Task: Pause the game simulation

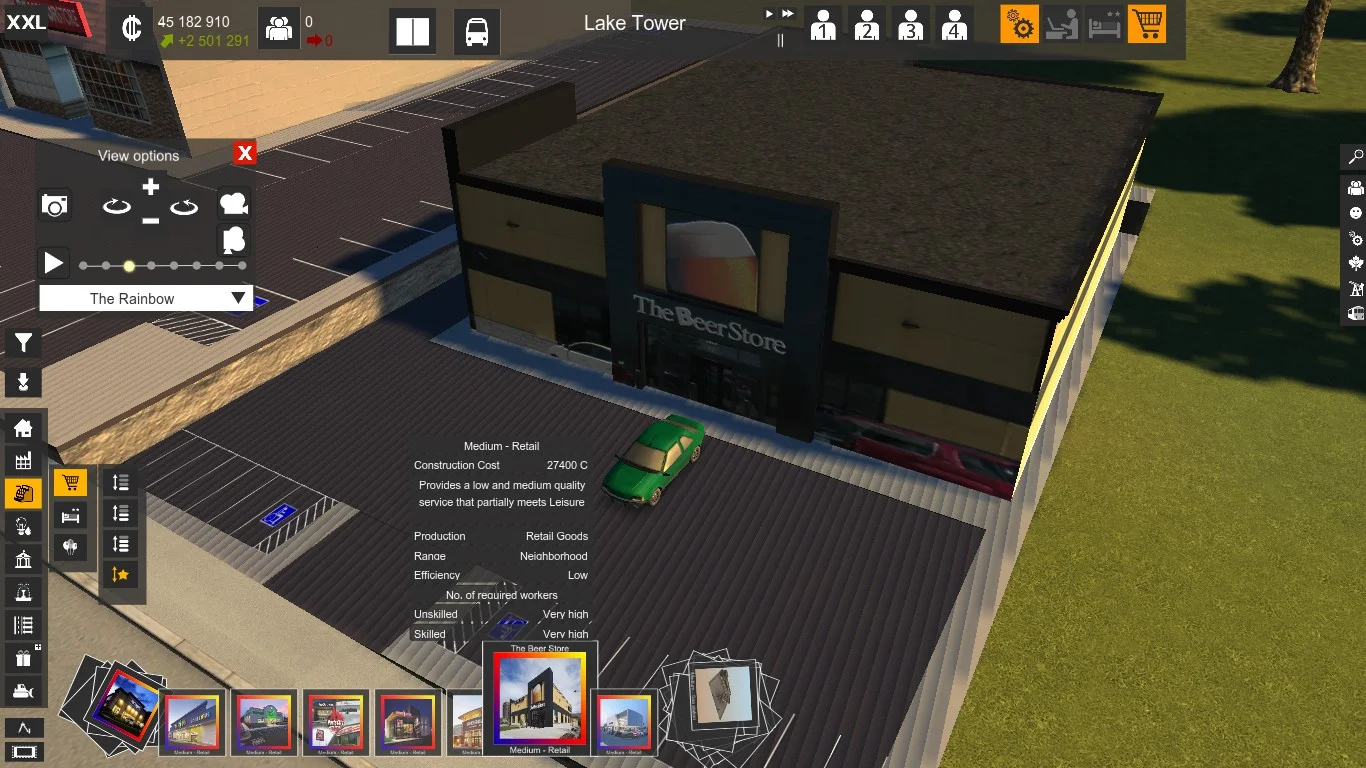Action: point(780,40)
